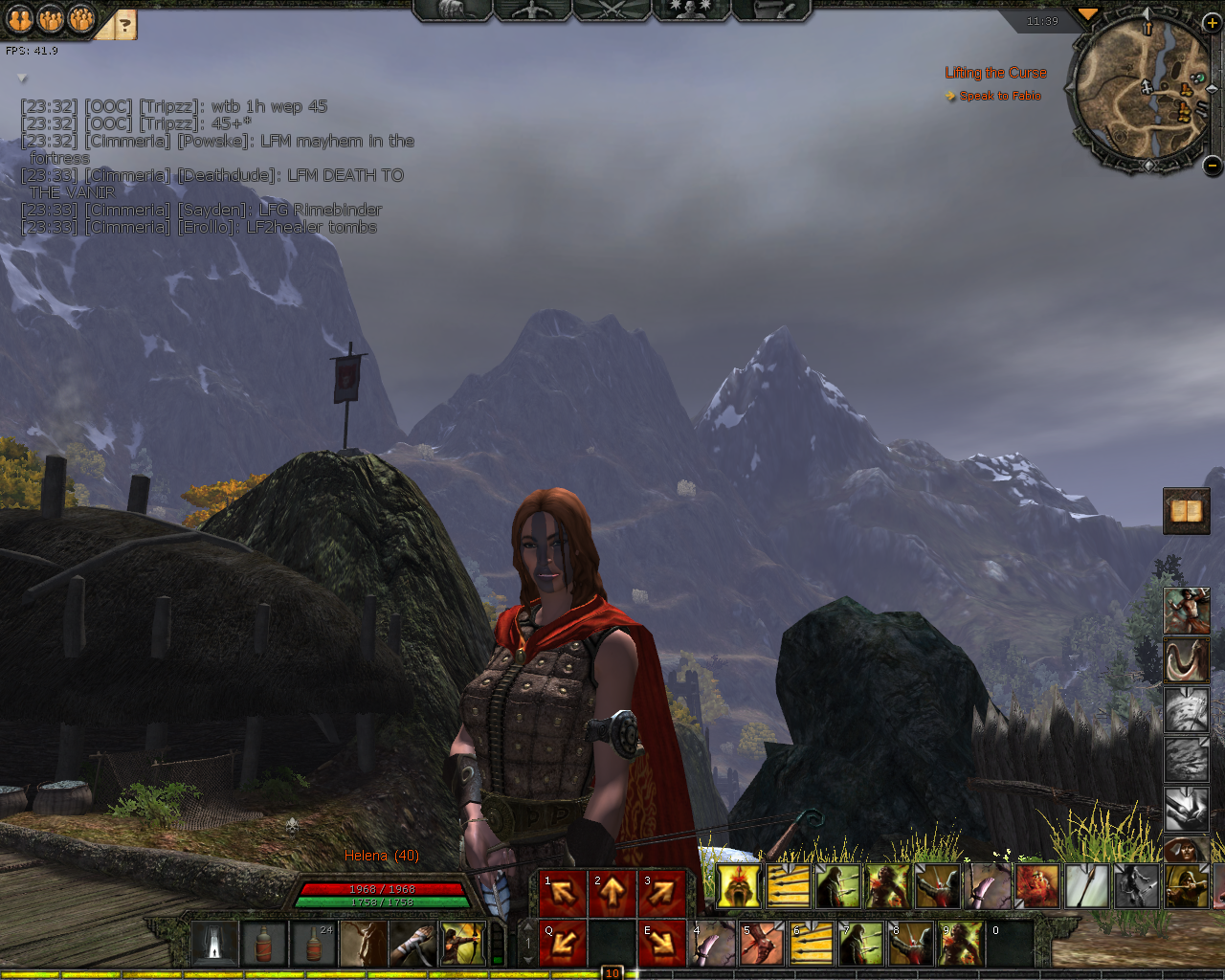1225x980 pixels.
Task: Select the potion bottle with count 24
Action: pyautogui.click(x=314, y=944)
